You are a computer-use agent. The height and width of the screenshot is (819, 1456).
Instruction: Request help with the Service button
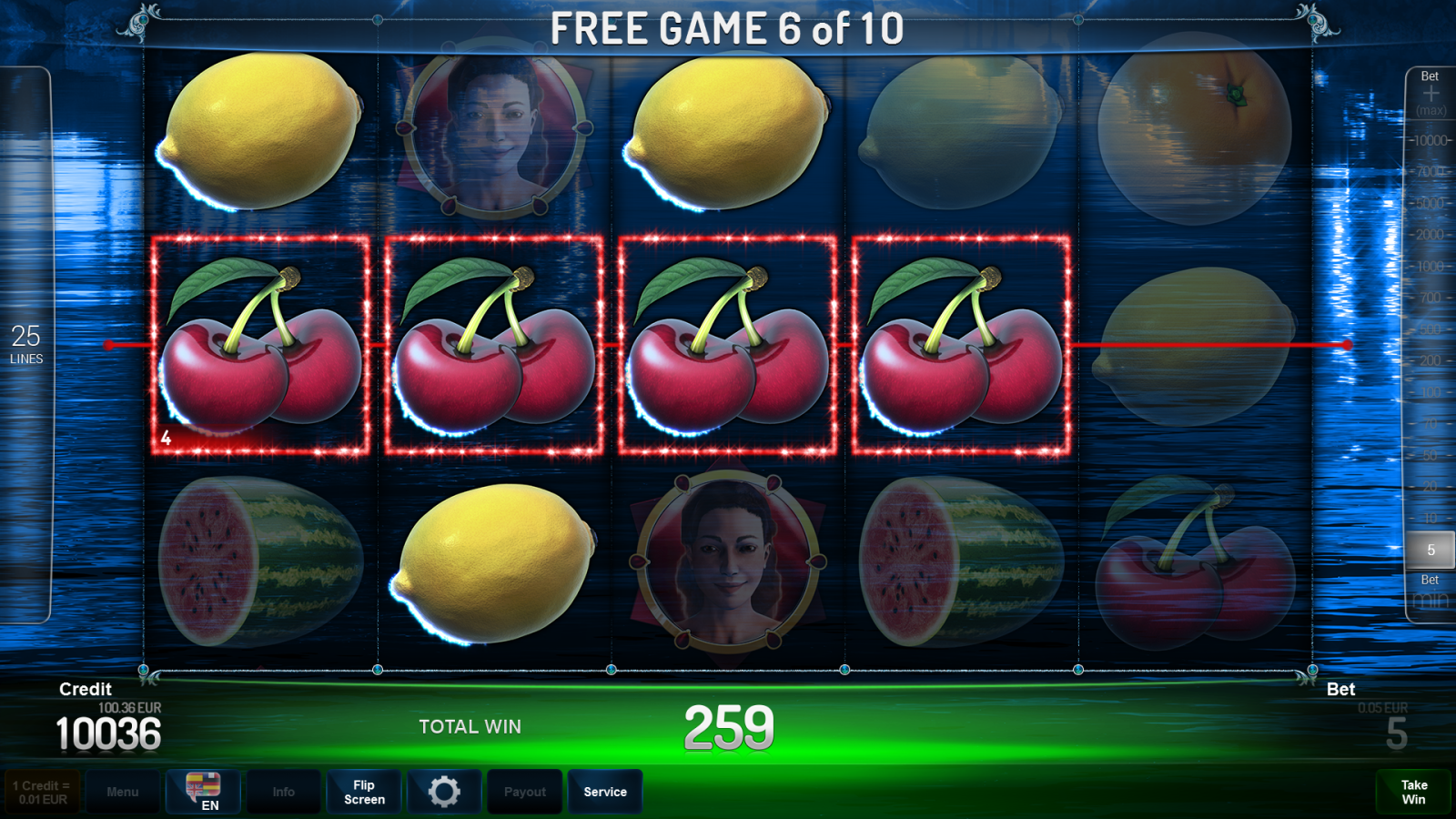[x=605, y=791]
